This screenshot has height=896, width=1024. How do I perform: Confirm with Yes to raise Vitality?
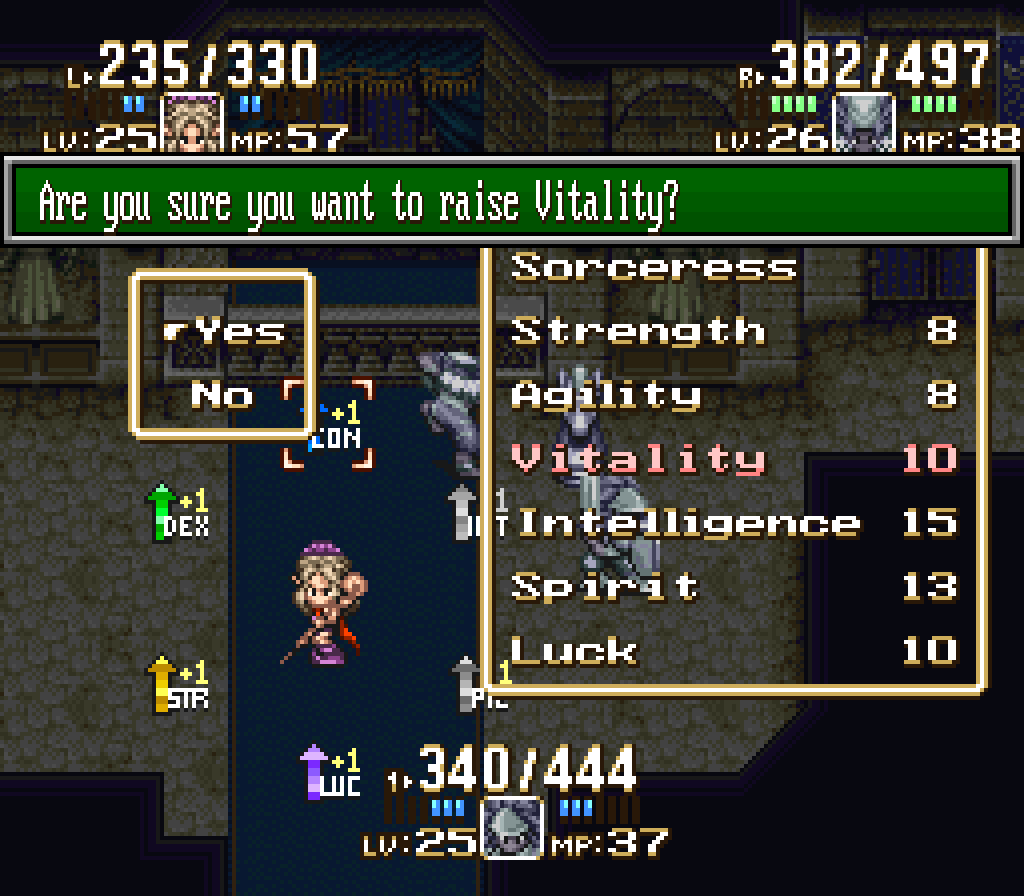[x=240, y=331]
